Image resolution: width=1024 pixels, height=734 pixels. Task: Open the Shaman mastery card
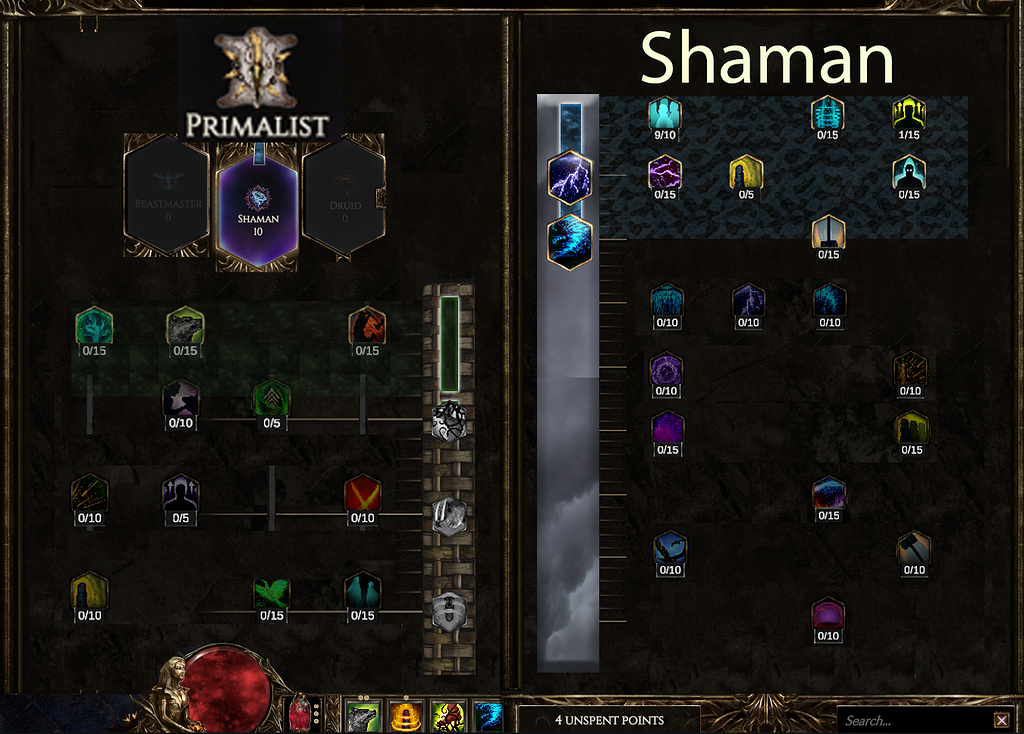pos(257,203)
